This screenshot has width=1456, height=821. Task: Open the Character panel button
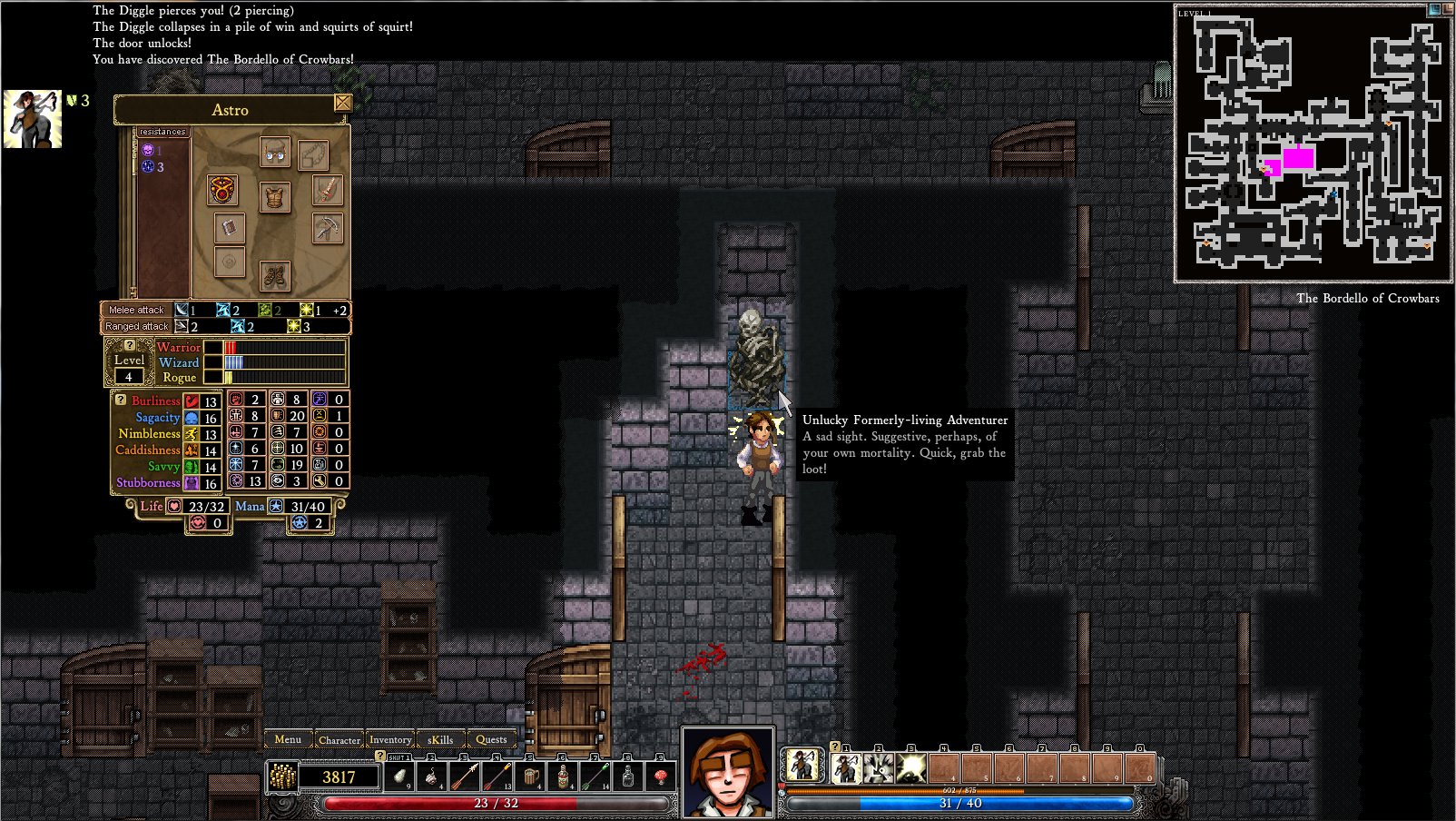click(x=339, y=739)
